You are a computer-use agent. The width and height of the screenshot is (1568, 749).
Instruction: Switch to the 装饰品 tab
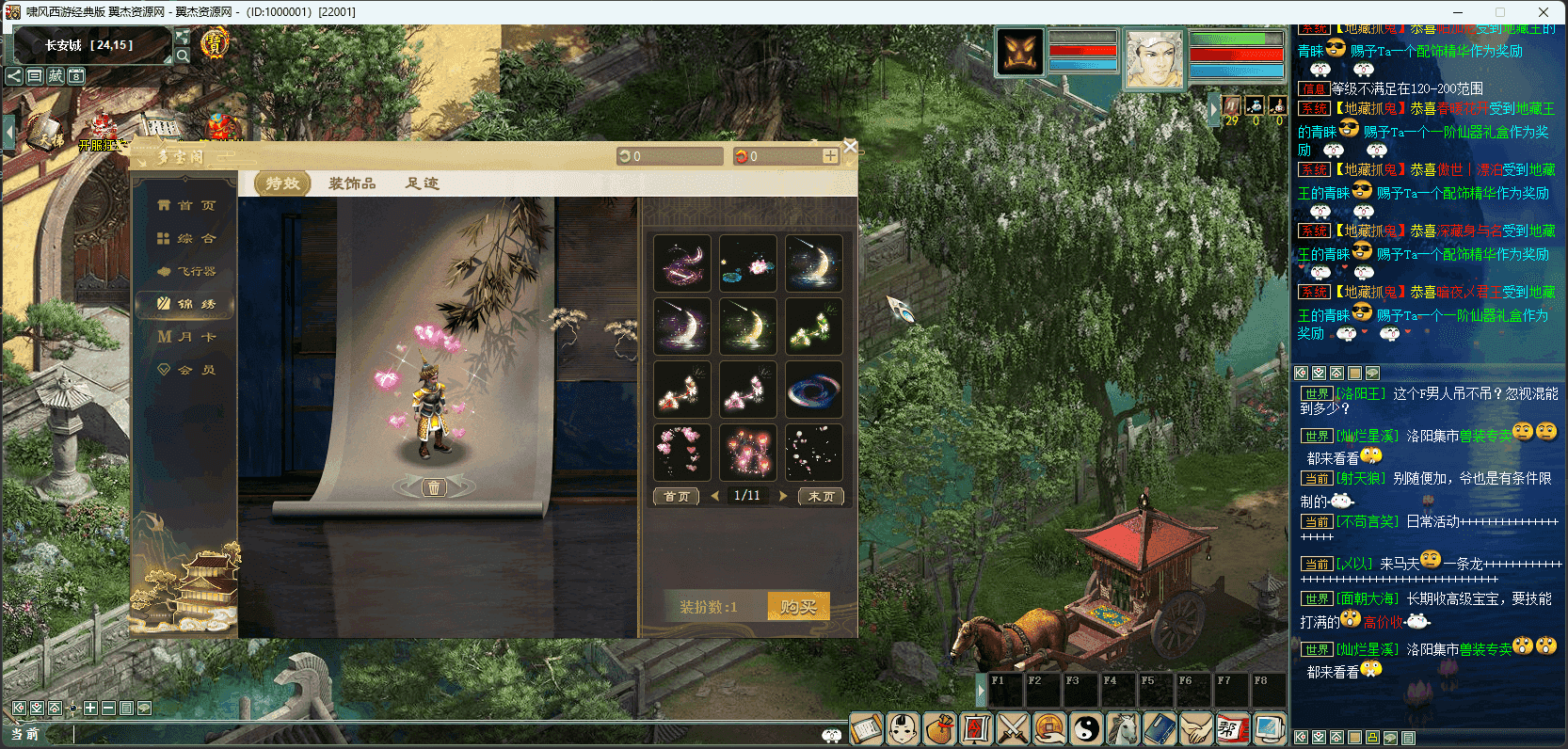point(352,183)
